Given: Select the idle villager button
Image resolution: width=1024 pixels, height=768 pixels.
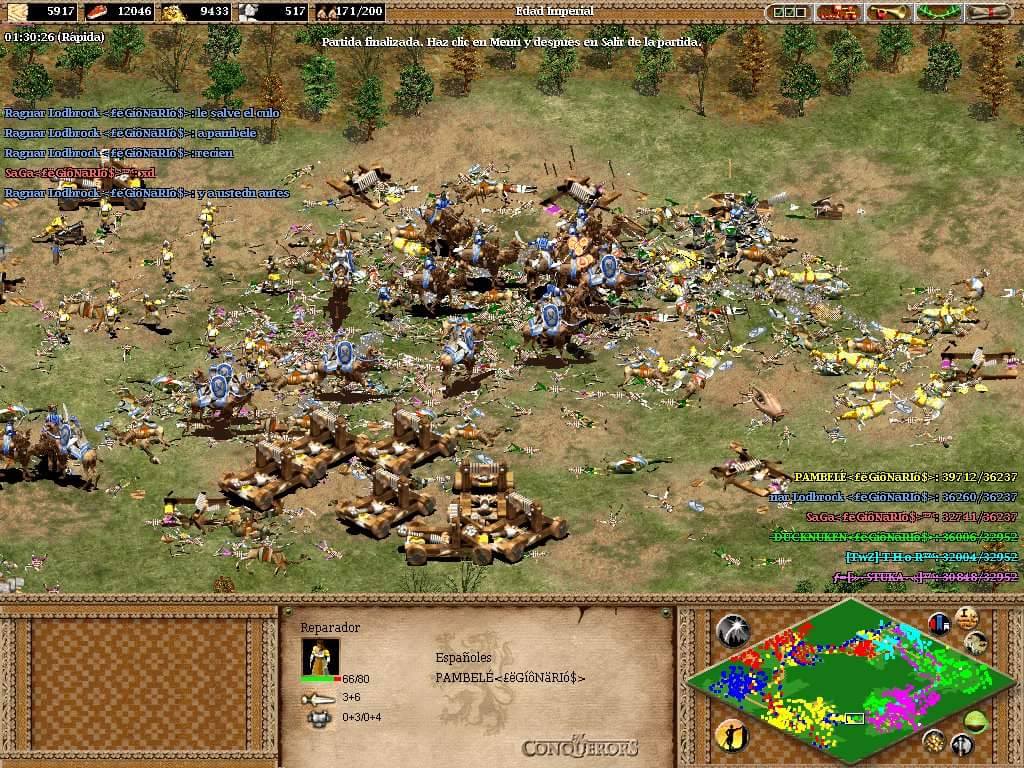Looking at the screenshot, I should coord(731,735).
